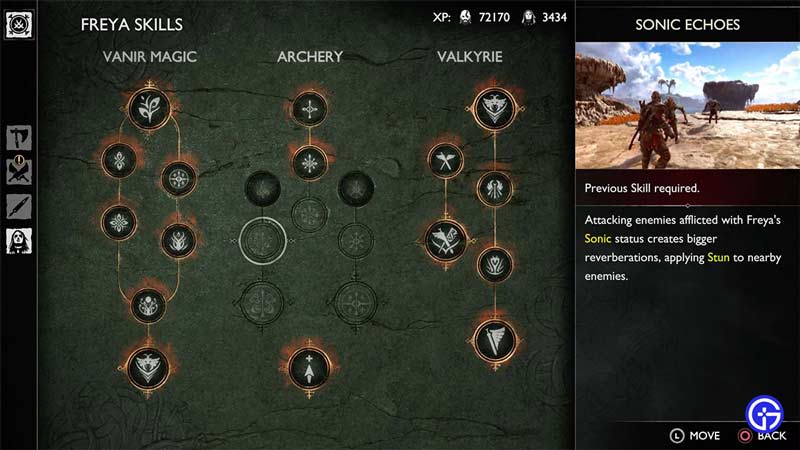Choose the bottom Vanir Magic skill node

tap(149, 366)
